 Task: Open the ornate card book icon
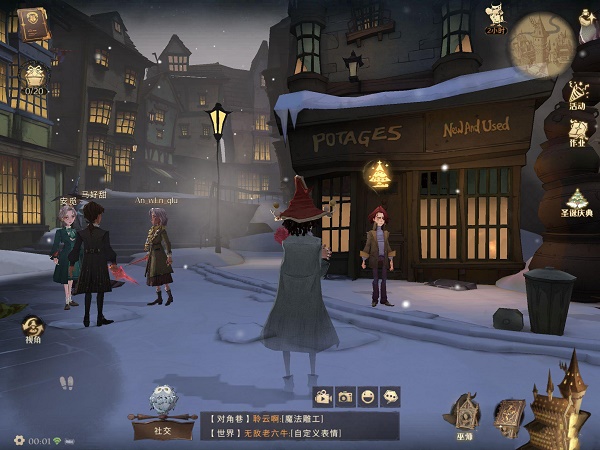[x=509, y=414]
